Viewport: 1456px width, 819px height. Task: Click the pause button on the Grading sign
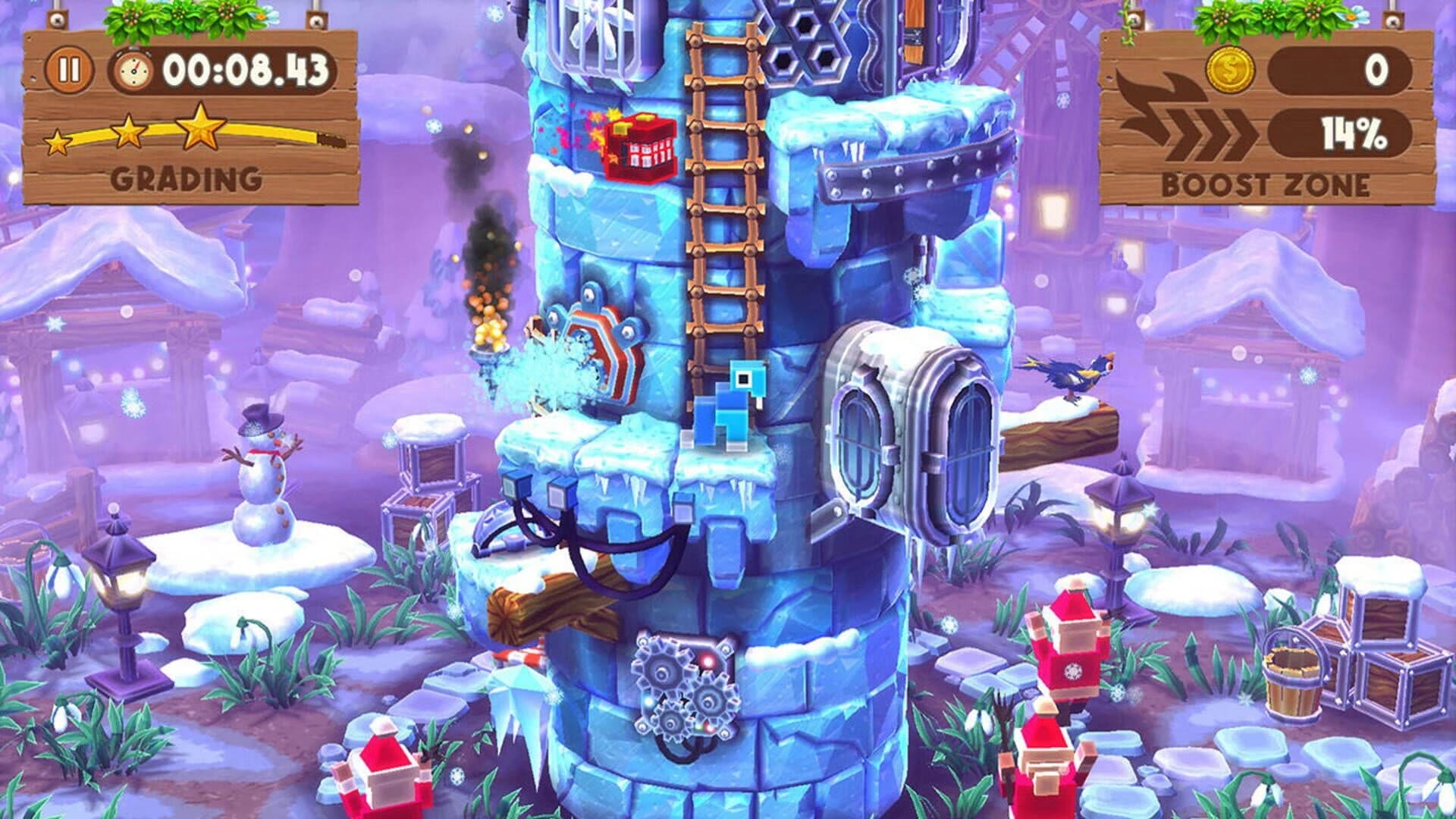tap(67, 68)
